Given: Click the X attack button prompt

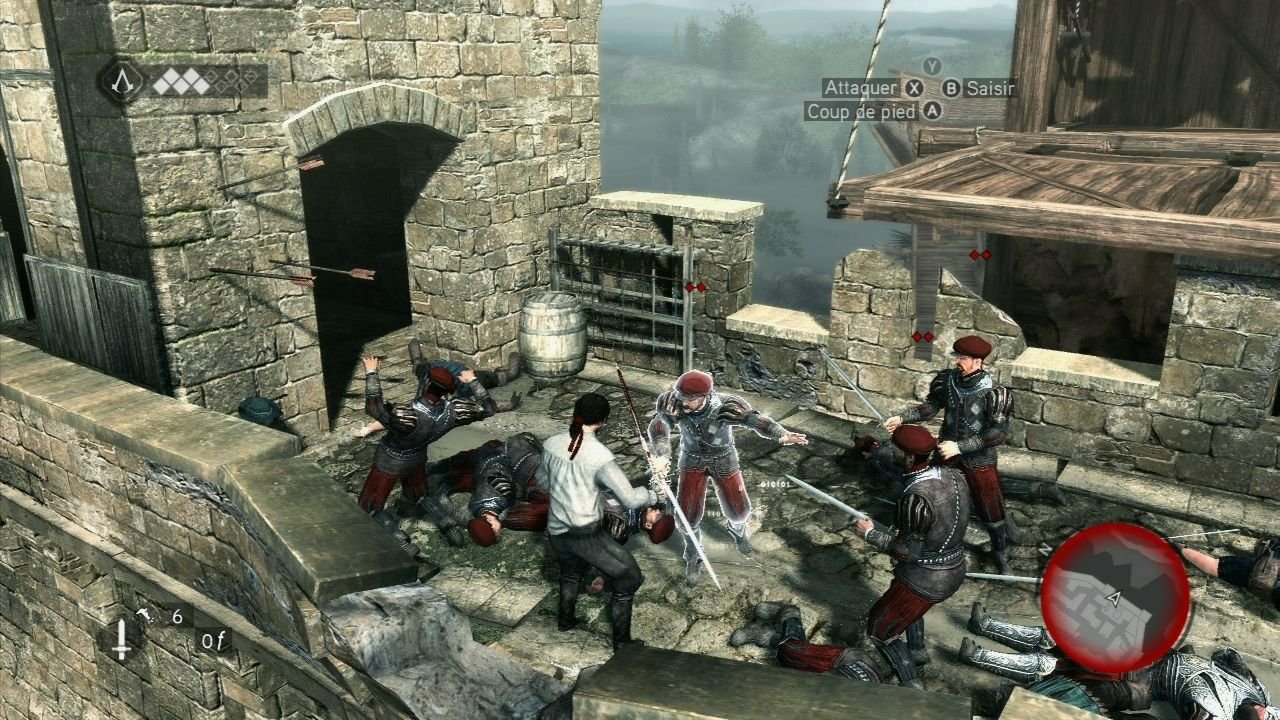Looking at the screenshot, I should click(912, 88).
